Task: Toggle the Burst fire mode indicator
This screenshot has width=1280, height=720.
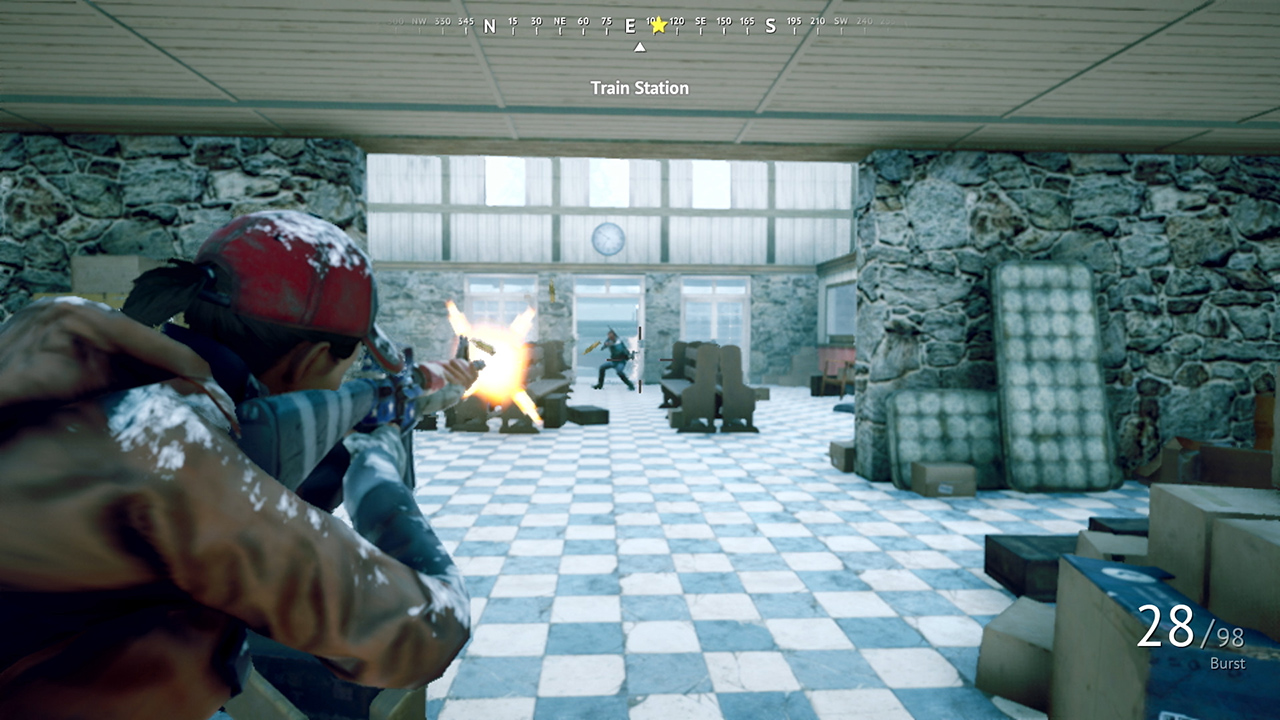Action: (x=1227, y=663)
